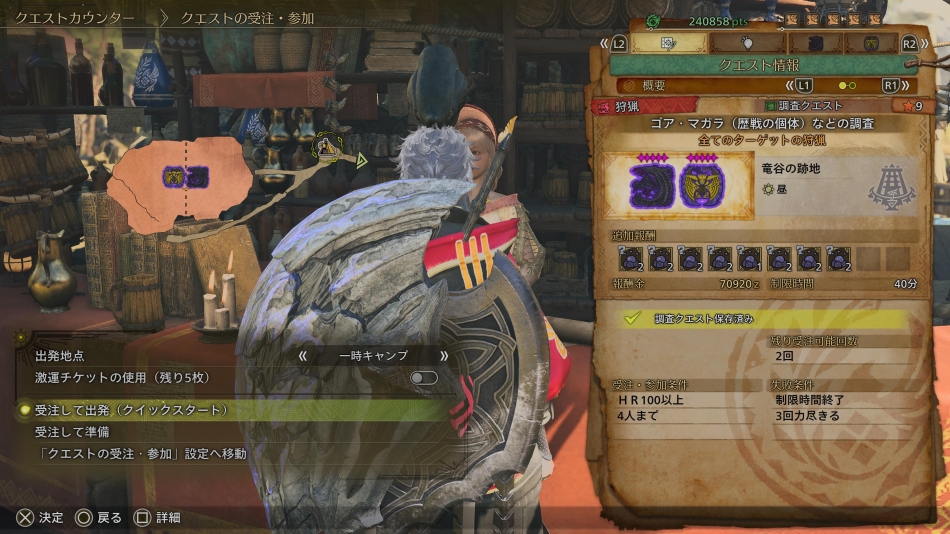Click the first bonus reward item slot

click(631, 259)
